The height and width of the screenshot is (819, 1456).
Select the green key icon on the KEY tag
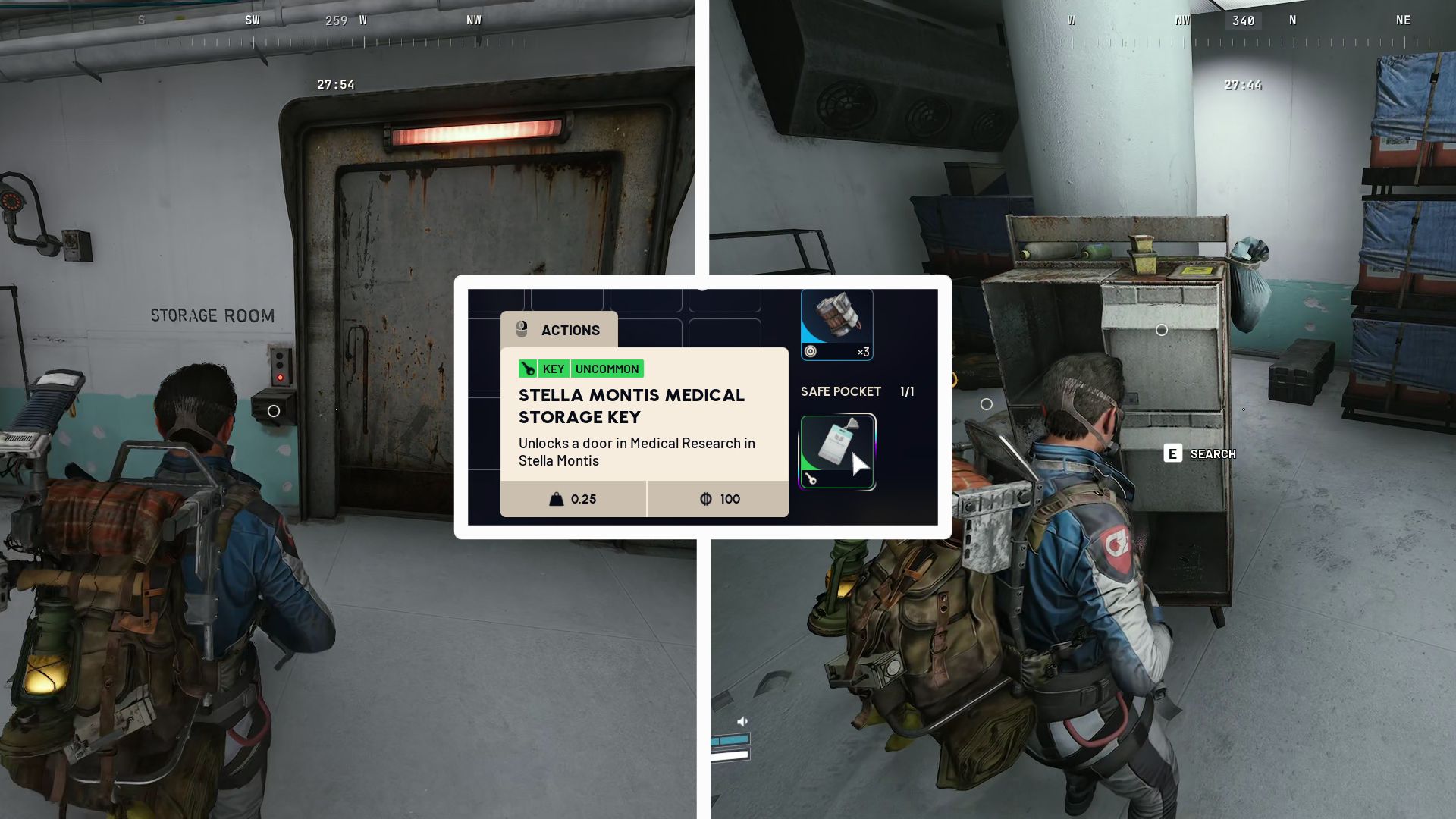529,369
